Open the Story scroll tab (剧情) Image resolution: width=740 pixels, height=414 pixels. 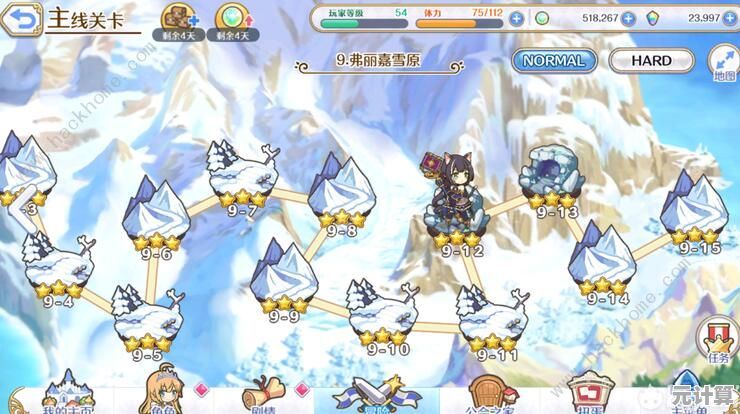[264, 393]
